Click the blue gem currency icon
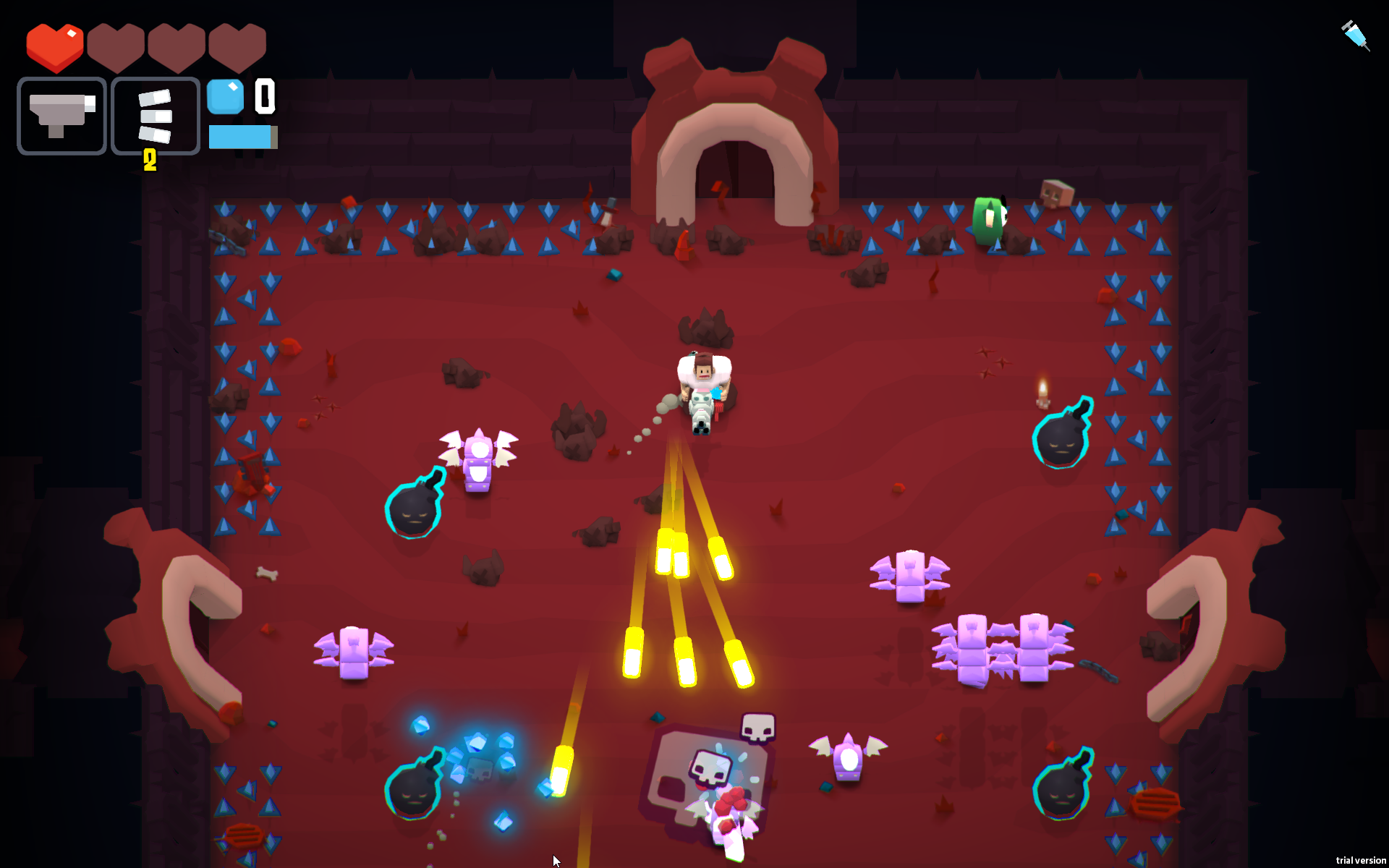The width and height of the screenshot is (1389, 868). (x=226, y=96)
